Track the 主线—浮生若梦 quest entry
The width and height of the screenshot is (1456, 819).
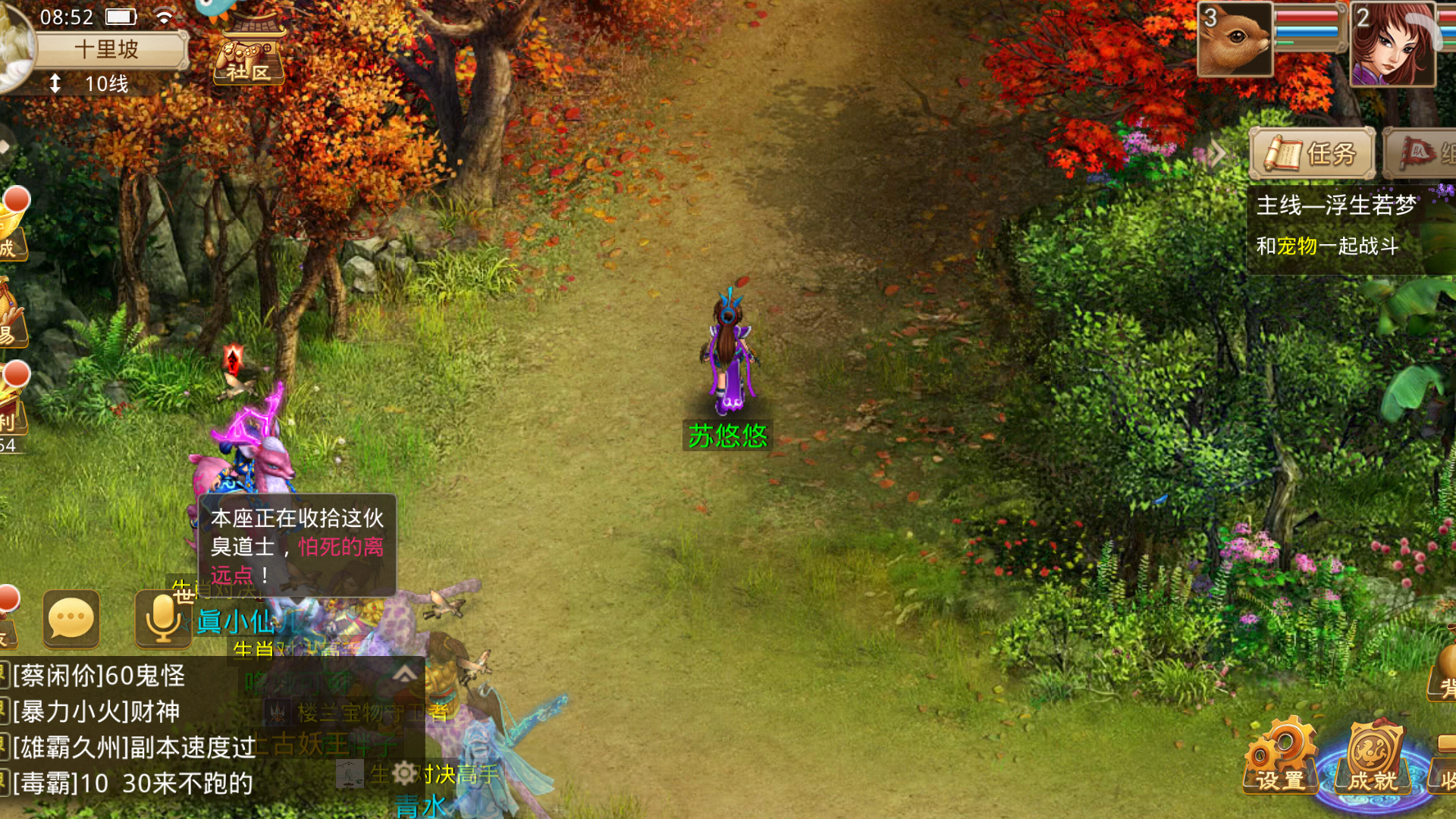[1336, 206]
